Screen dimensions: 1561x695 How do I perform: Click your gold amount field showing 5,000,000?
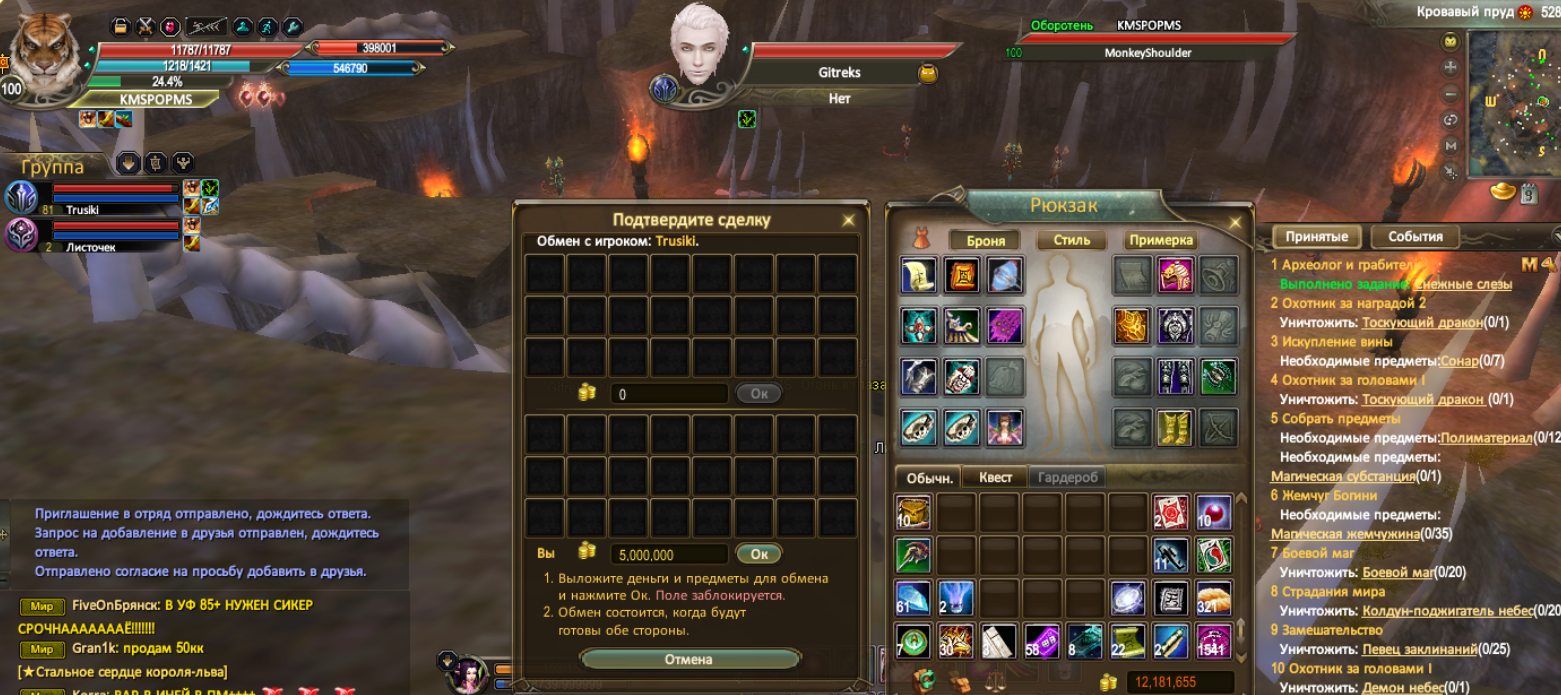click(669, 554)
